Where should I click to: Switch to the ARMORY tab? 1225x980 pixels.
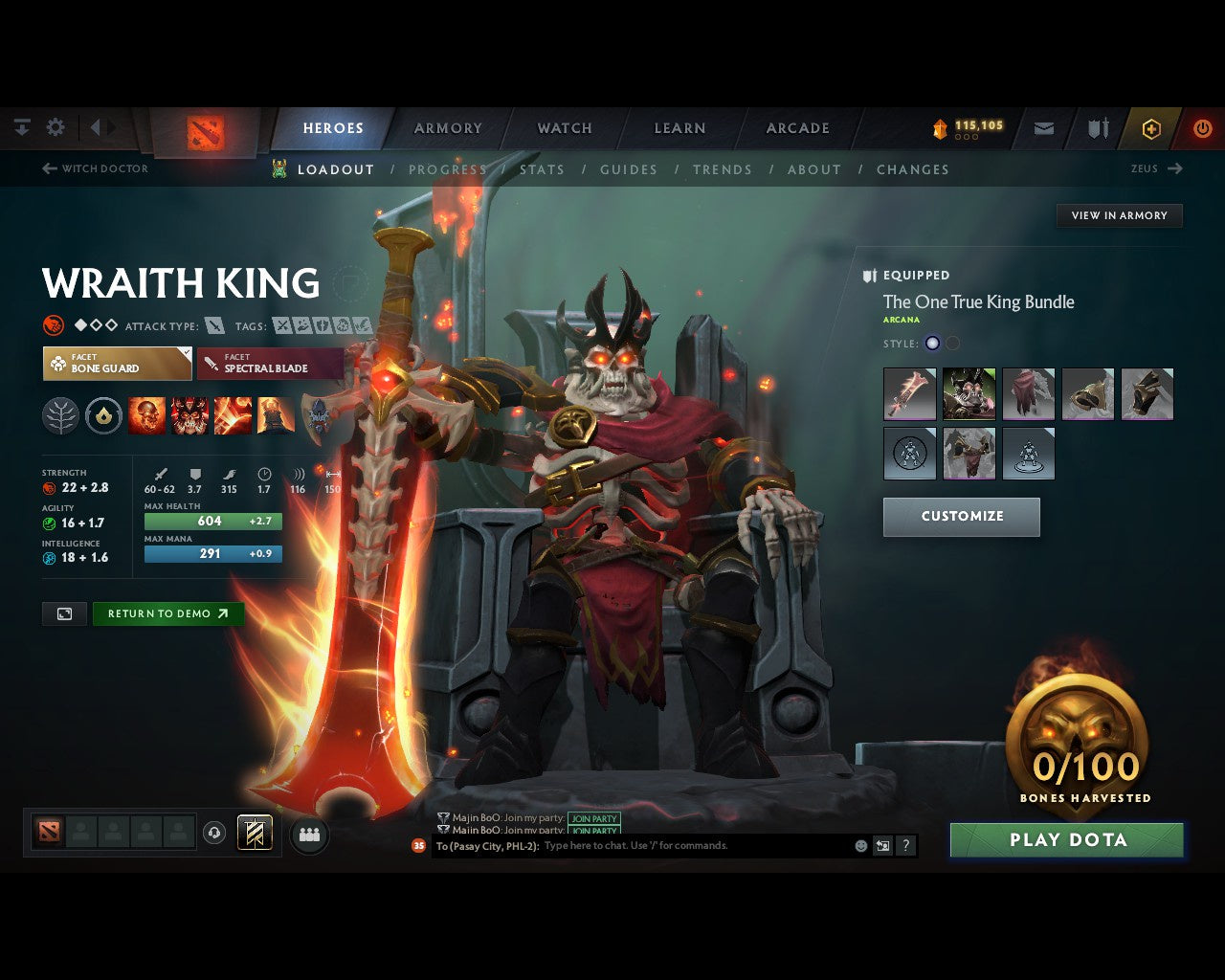[x=447, y=127]
